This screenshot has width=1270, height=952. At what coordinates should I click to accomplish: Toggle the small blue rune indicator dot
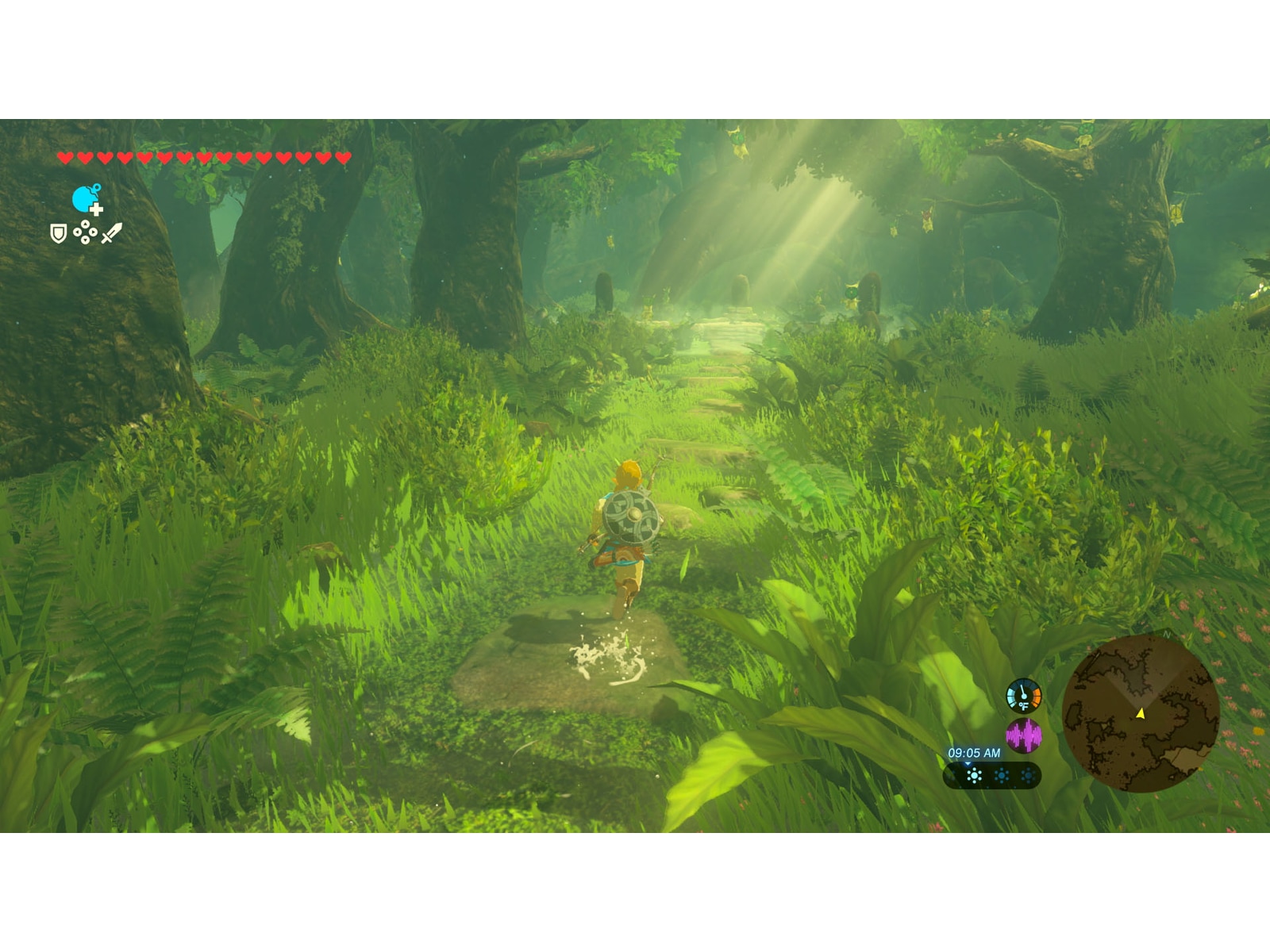97,186
